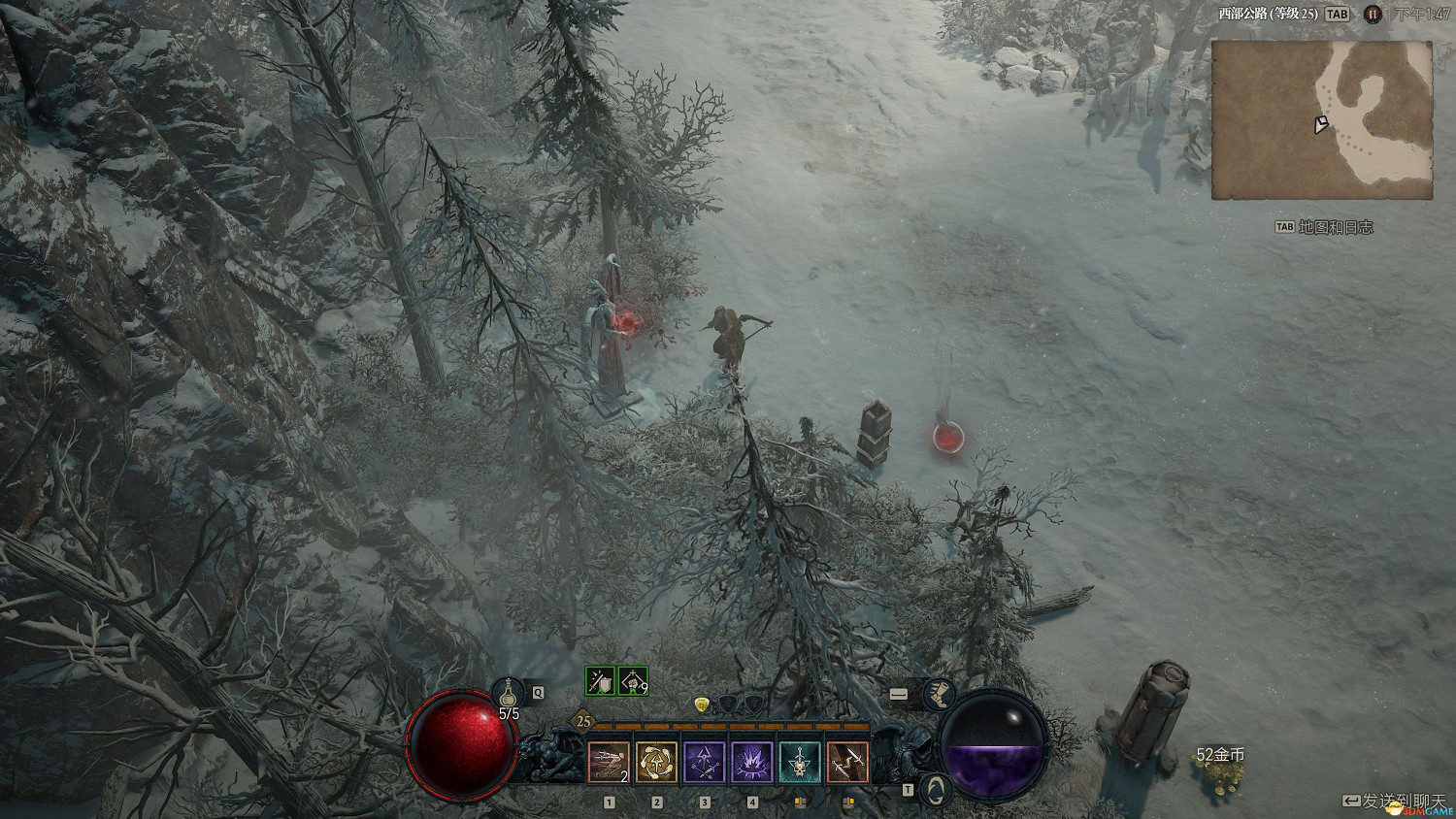The height and width of the screenshot is (819, 1456).
Task: Use the health potion flask
Action: (508, 693)
